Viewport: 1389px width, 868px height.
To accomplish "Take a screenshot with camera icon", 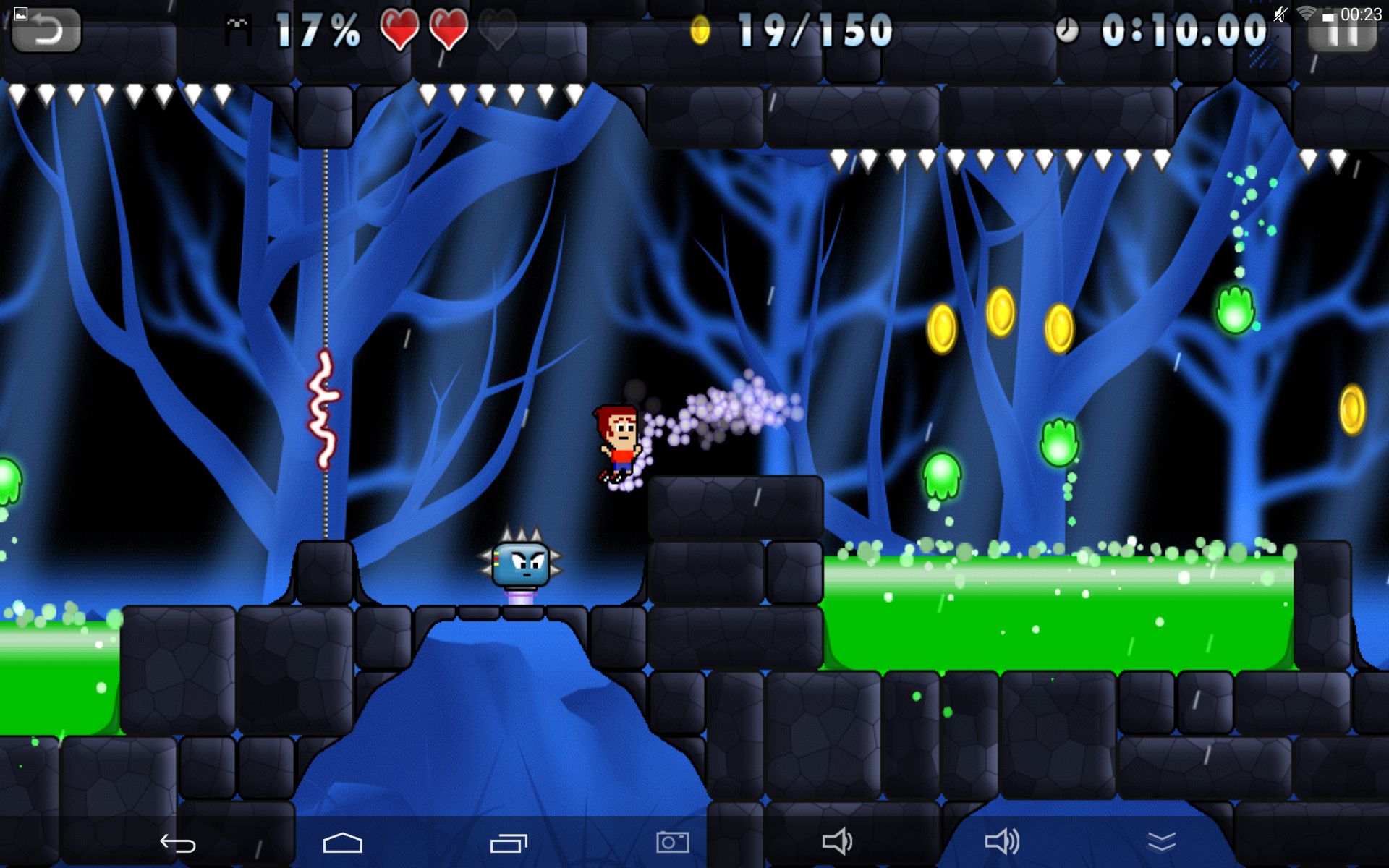I will 672,842.
